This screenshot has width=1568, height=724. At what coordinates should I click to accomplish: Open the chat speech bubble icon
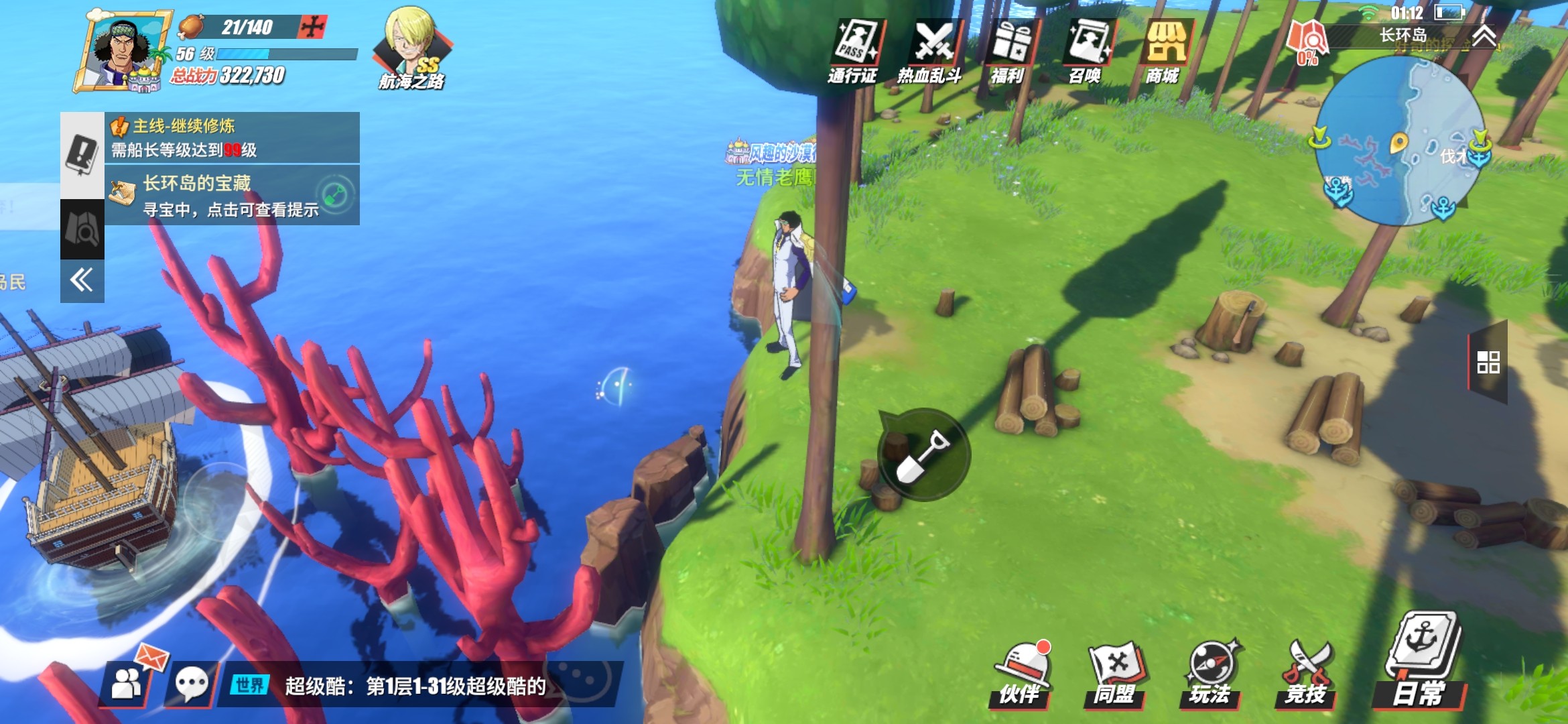coord(192,684)
